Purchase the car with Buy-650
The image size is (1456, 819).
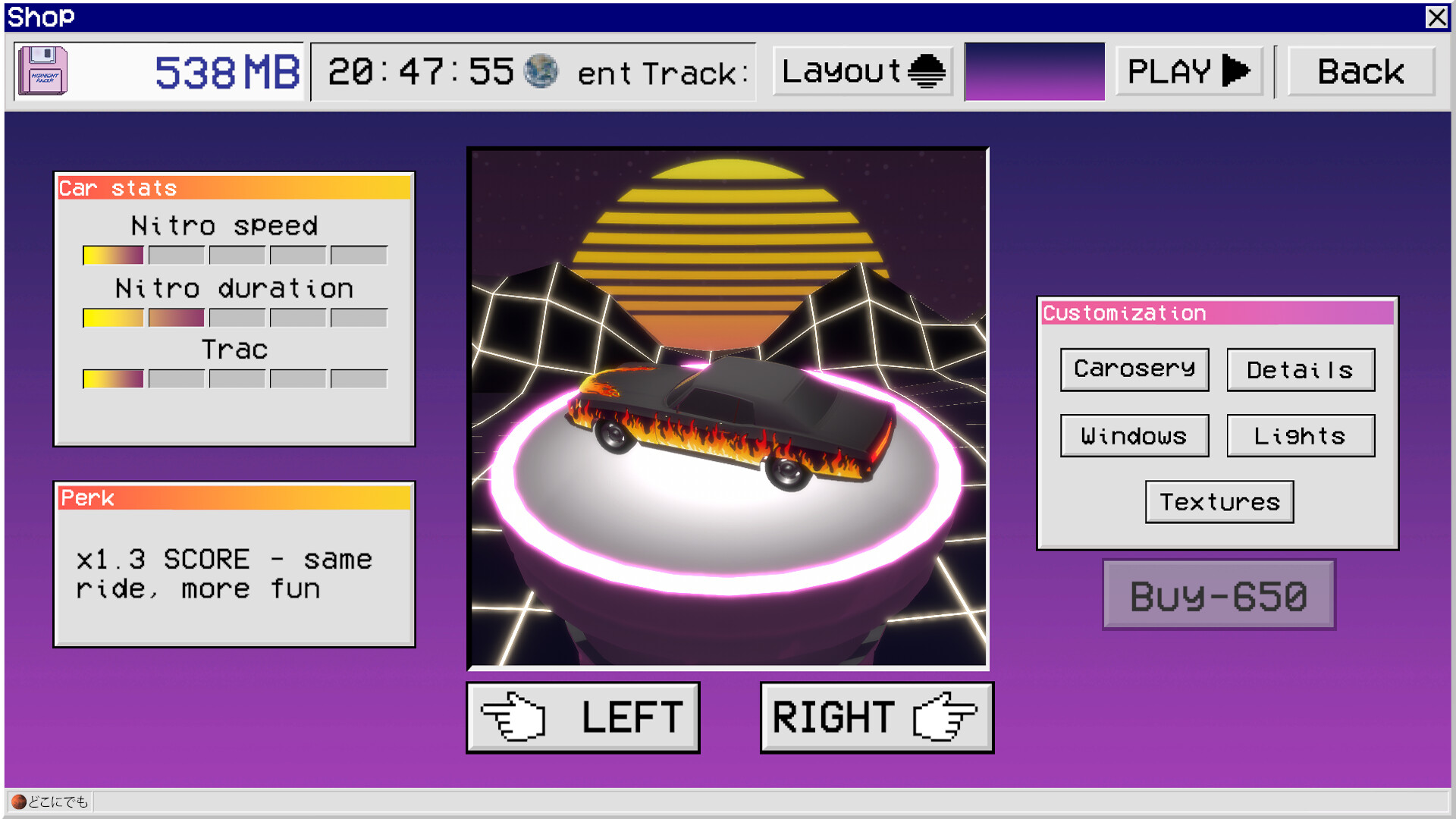(x=1219, y=595)
